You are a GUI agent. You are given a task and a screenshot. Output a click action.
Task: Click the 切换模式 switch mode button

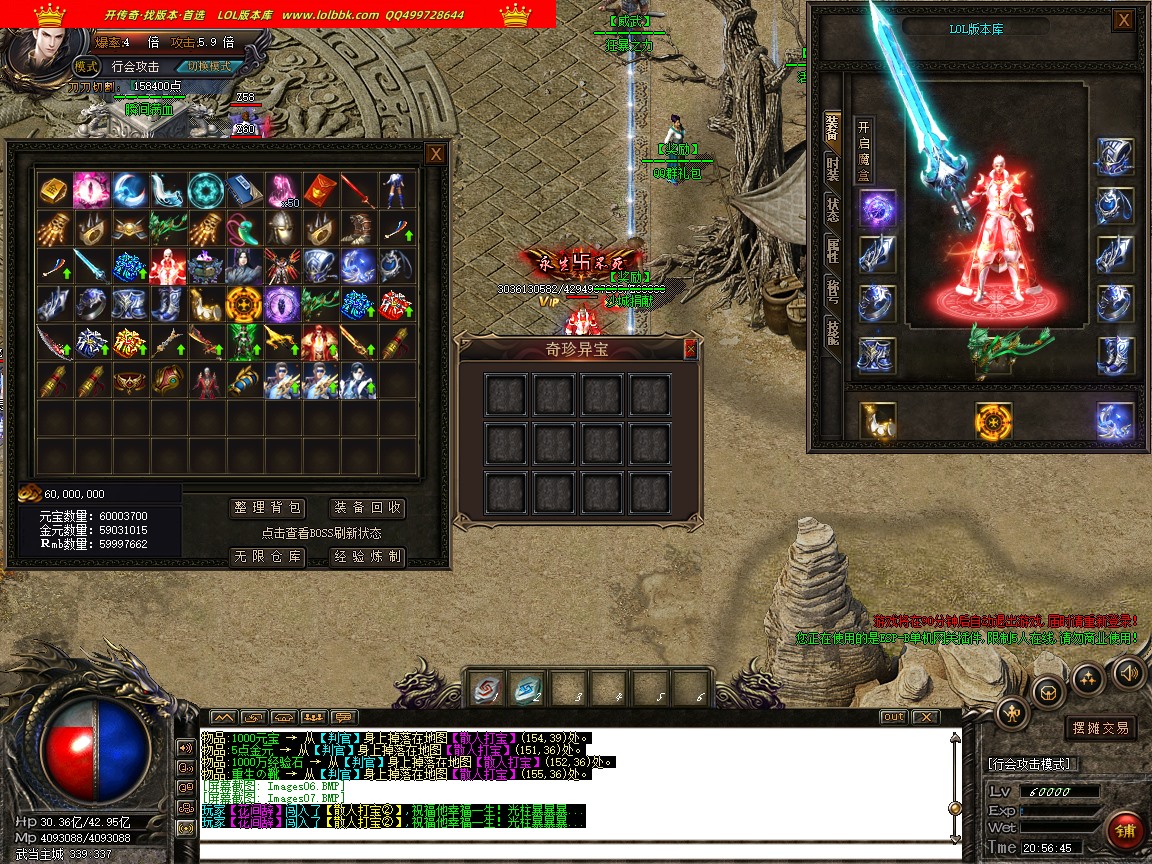pyautogui.click(x=209, y=67)
